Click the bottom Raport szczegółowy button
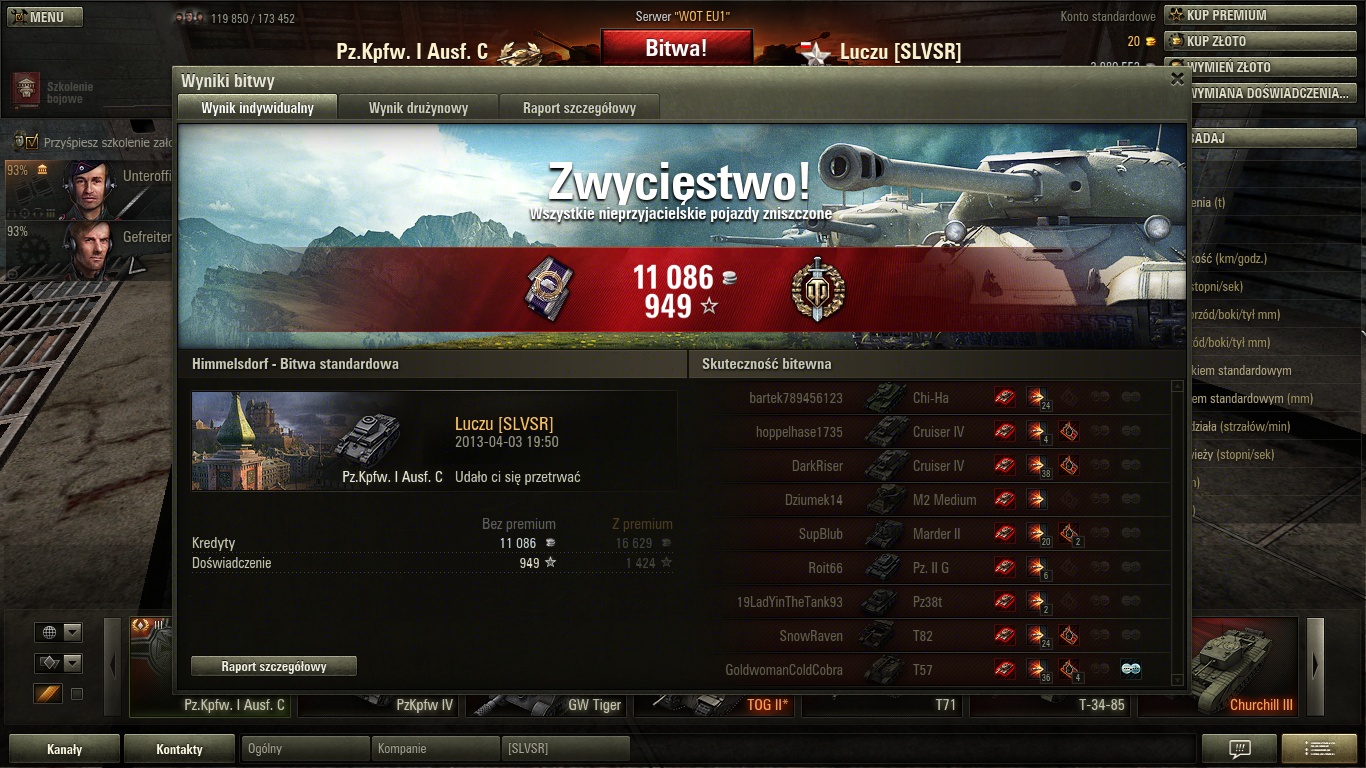This screenshot has height=768, width=1366. [x=274, y=666]
